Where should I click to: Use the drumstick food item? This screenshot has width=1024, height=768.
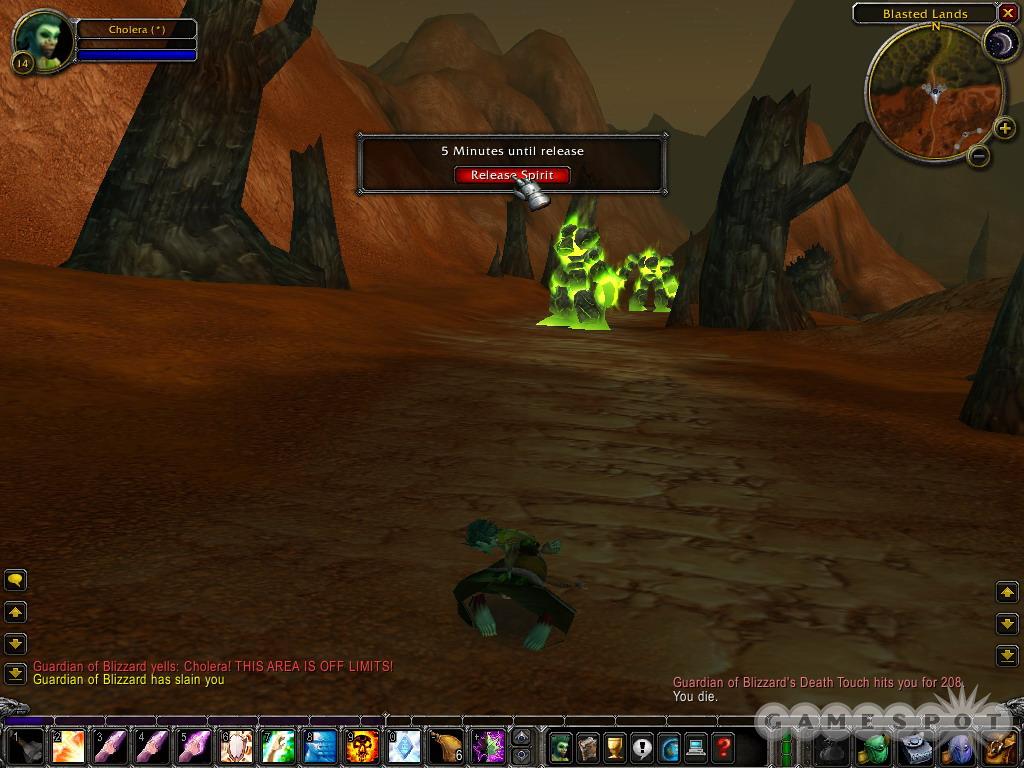[x=446, y=747]
